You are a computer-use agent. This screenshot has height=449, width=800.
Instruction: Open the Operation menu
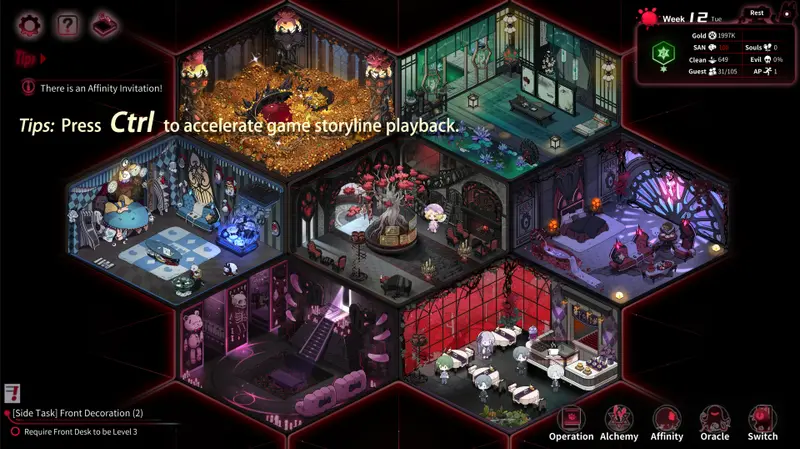pos(571,419)
